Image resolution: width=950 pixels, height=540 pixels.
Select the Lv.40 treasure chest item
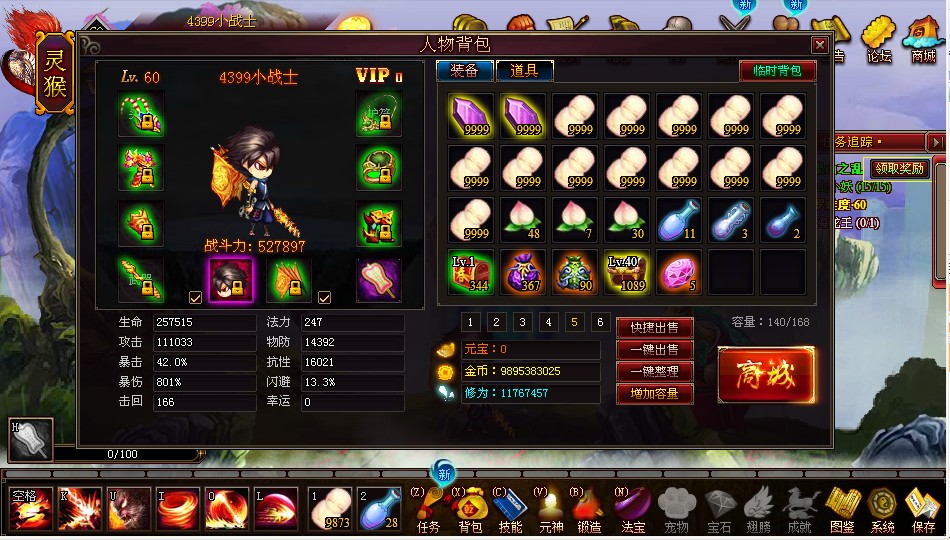pos(627,273)
